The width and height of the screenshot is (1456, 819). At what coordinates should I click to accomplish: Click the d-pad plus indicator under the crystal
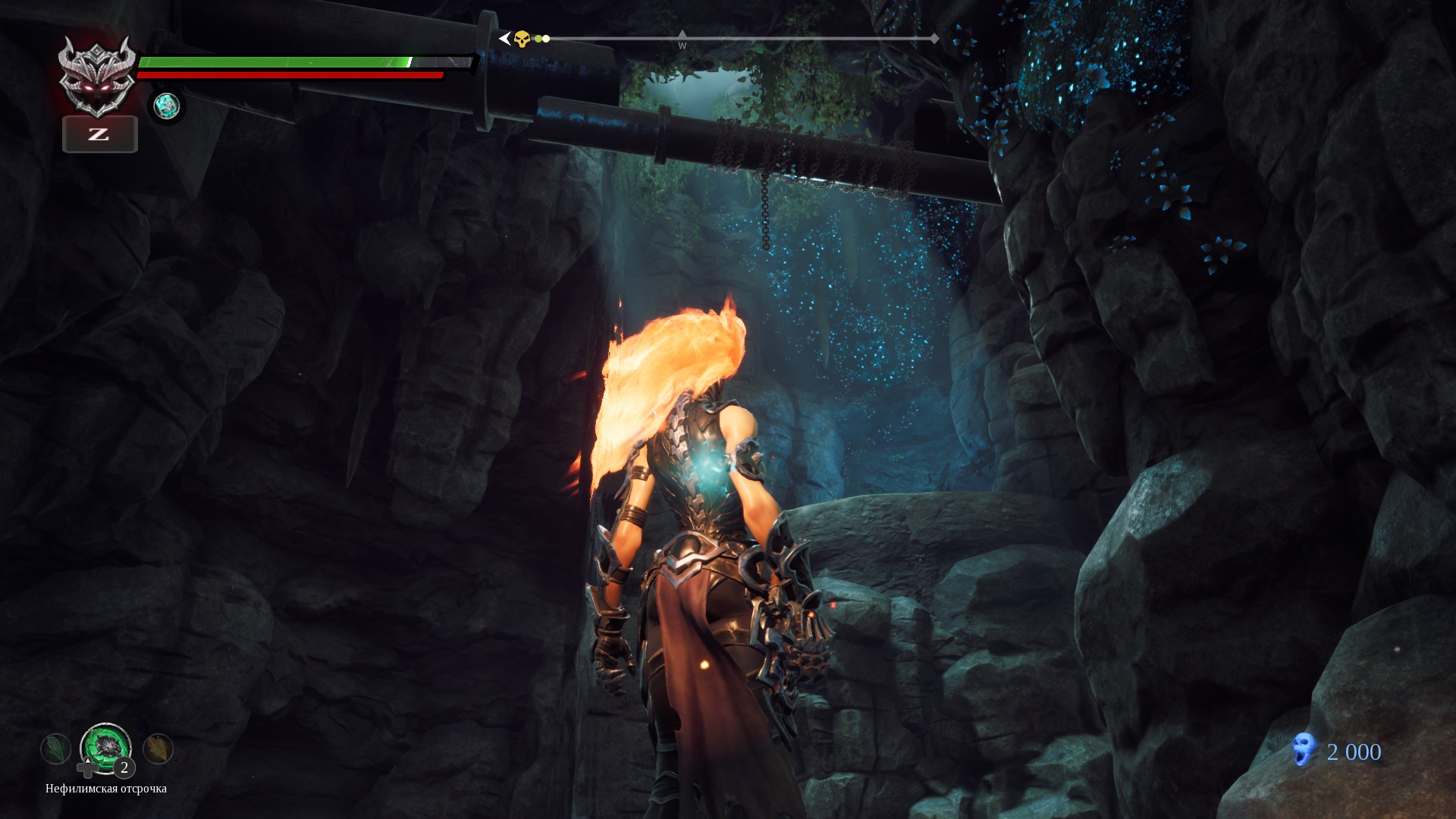pos(87,770)
